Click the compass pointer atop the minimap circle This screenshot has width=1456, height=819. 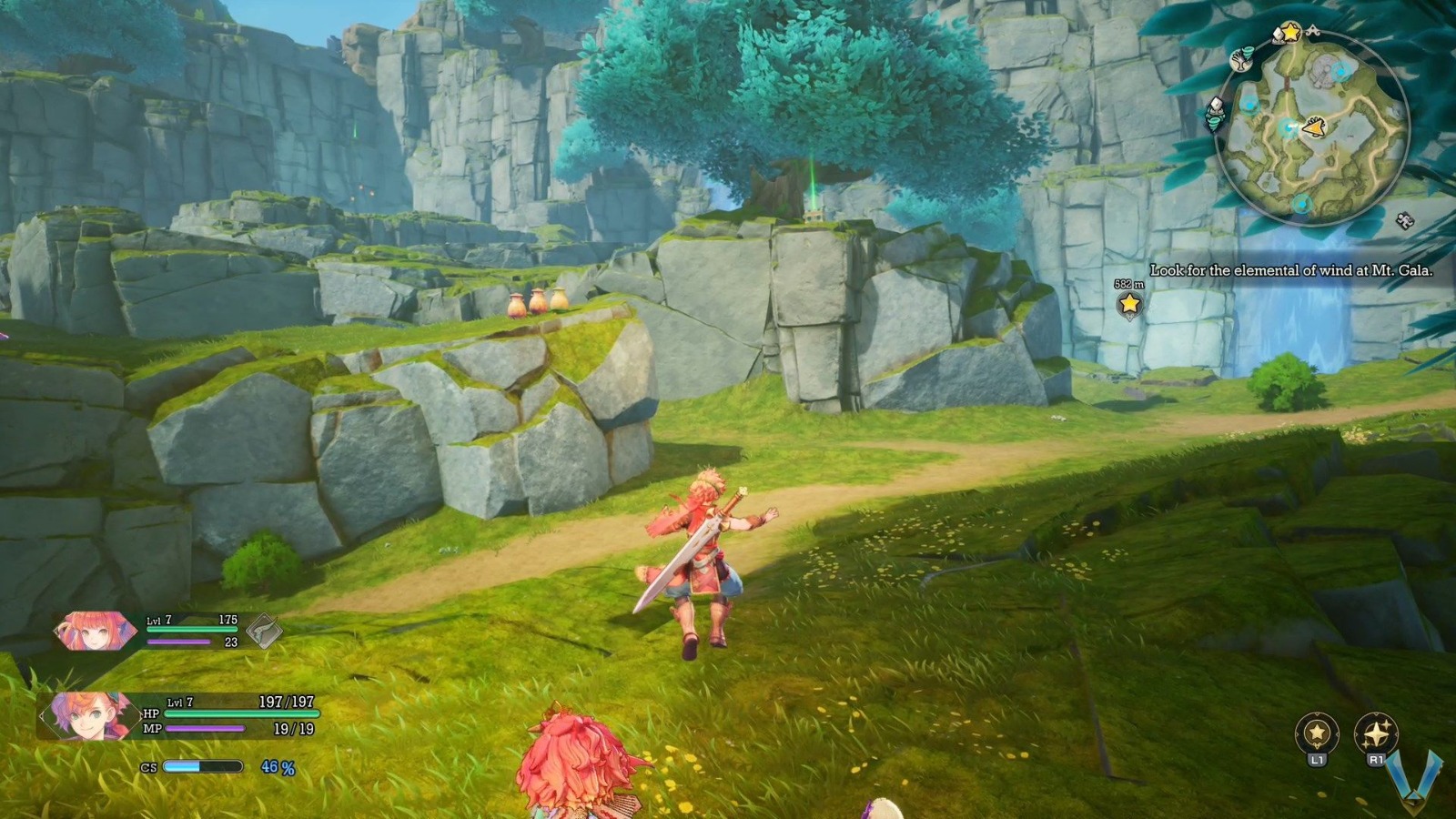1314,30
